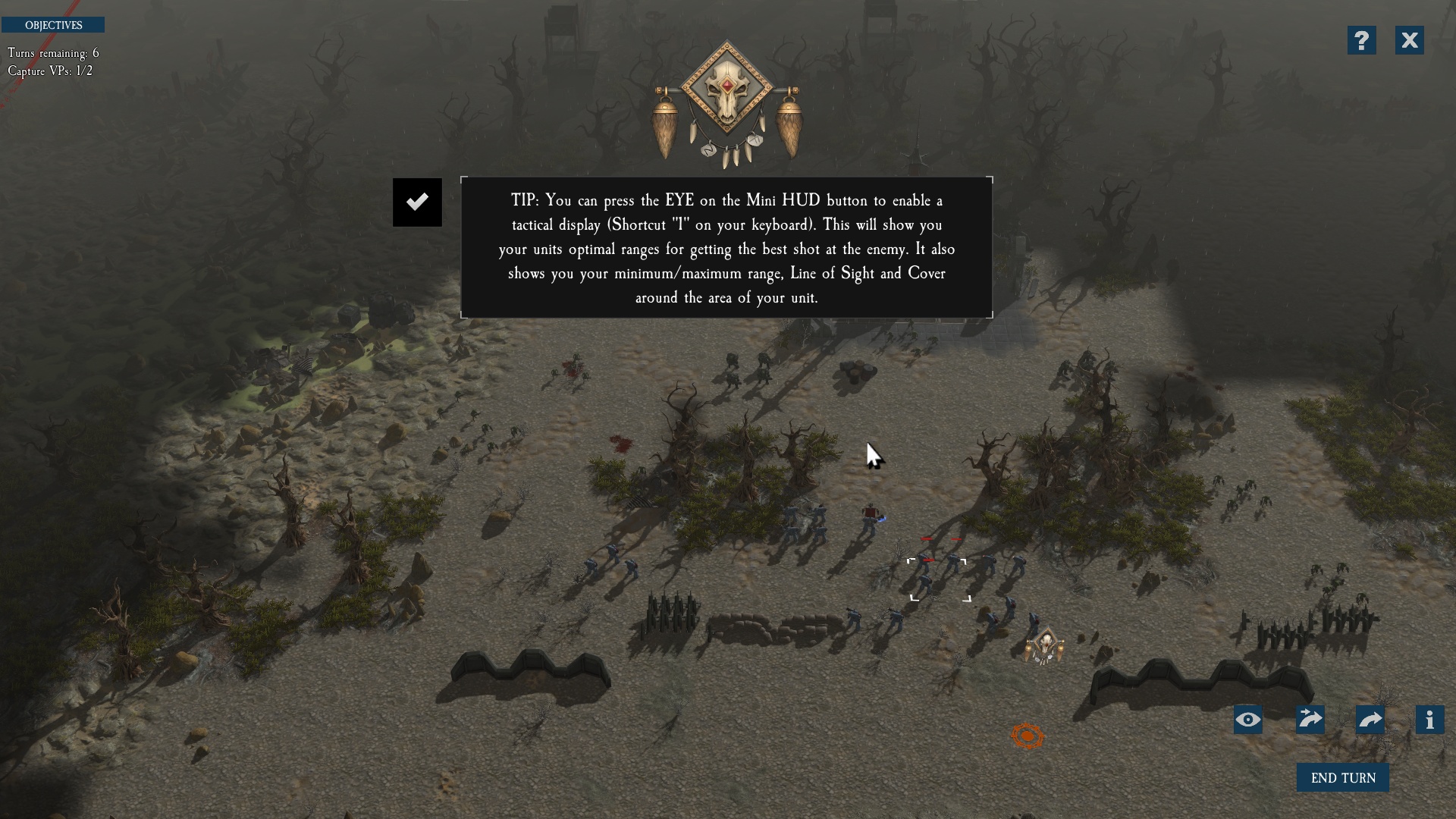Image resolution: width=1456 pixels, height=819 pixels.
Task: Toggle the EYE tactical display
Action: [x=1247, y=720]
